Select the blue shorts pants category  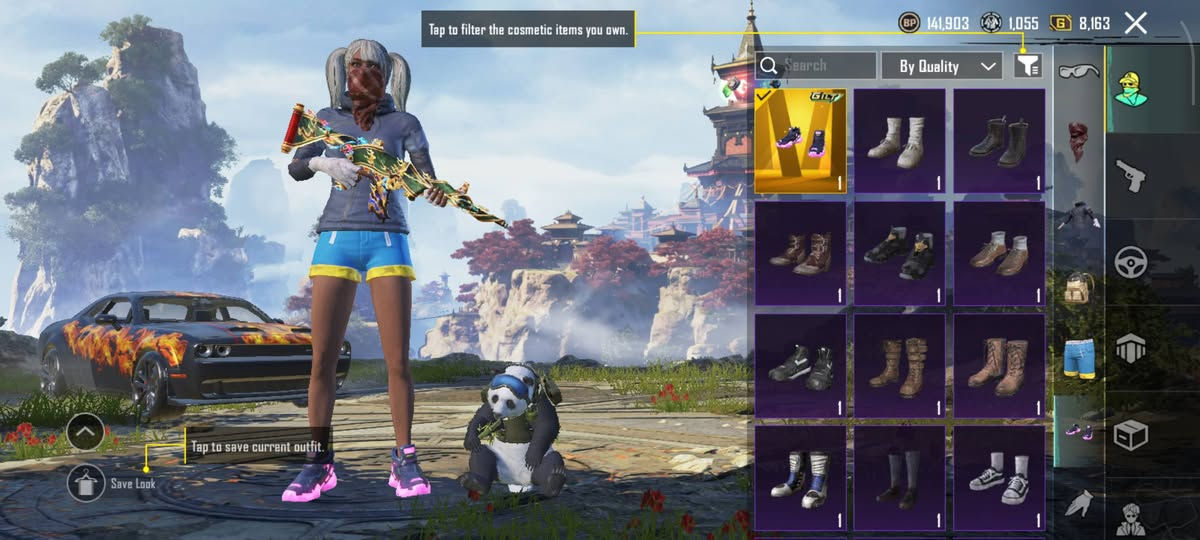[1078, 357]
